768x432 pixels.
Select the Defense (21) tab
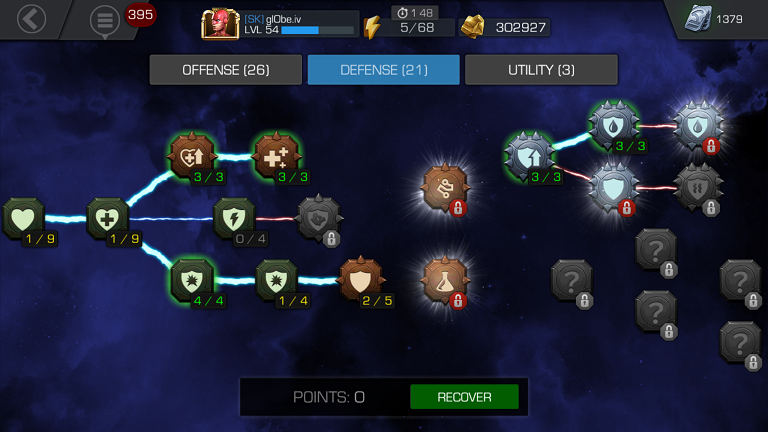tap(383, 70)
